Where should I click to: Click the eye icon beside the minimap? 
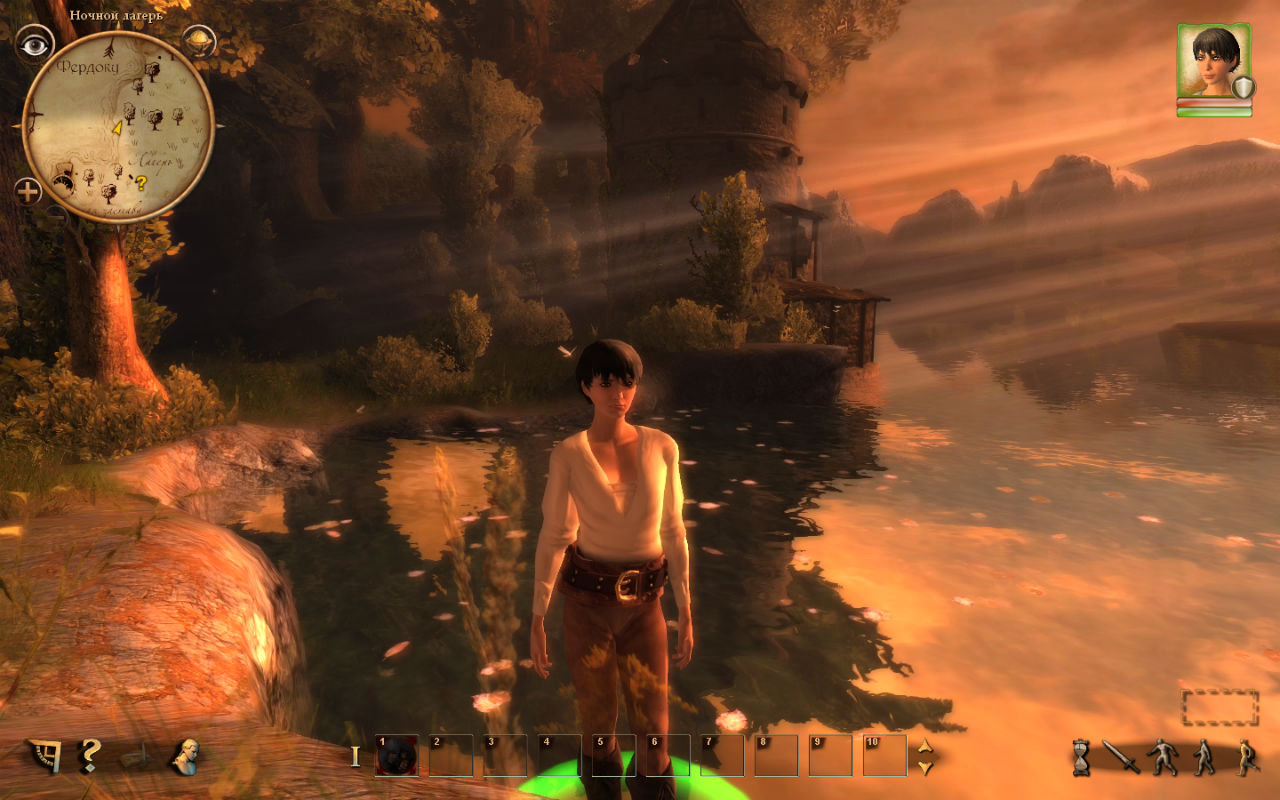34,44
